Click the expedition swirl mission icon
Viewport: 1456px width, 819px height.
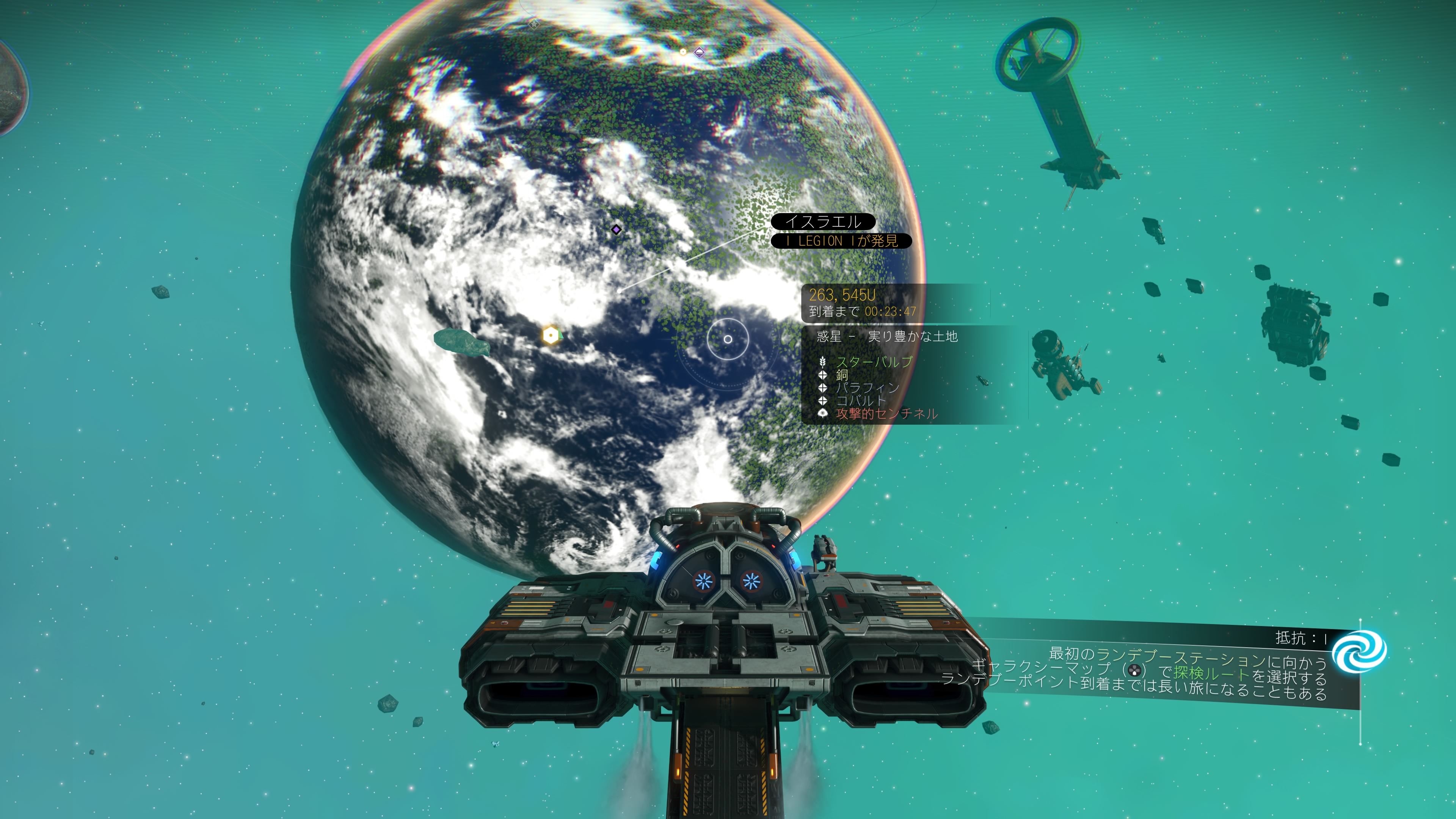(1359, 651)
